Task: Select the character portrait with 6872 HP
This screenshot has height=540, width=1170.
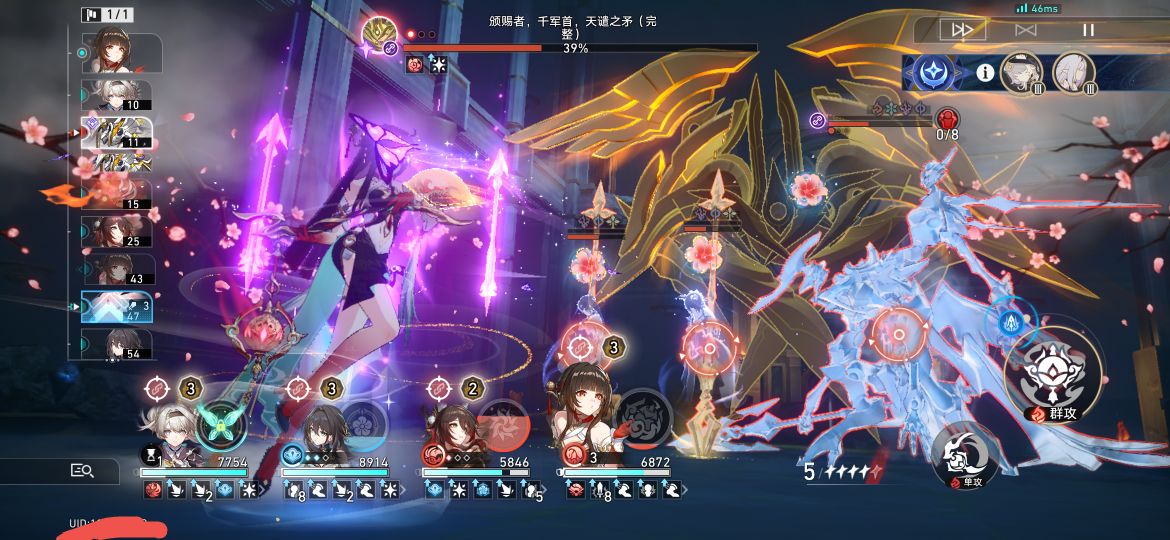Action: (583, 420)
